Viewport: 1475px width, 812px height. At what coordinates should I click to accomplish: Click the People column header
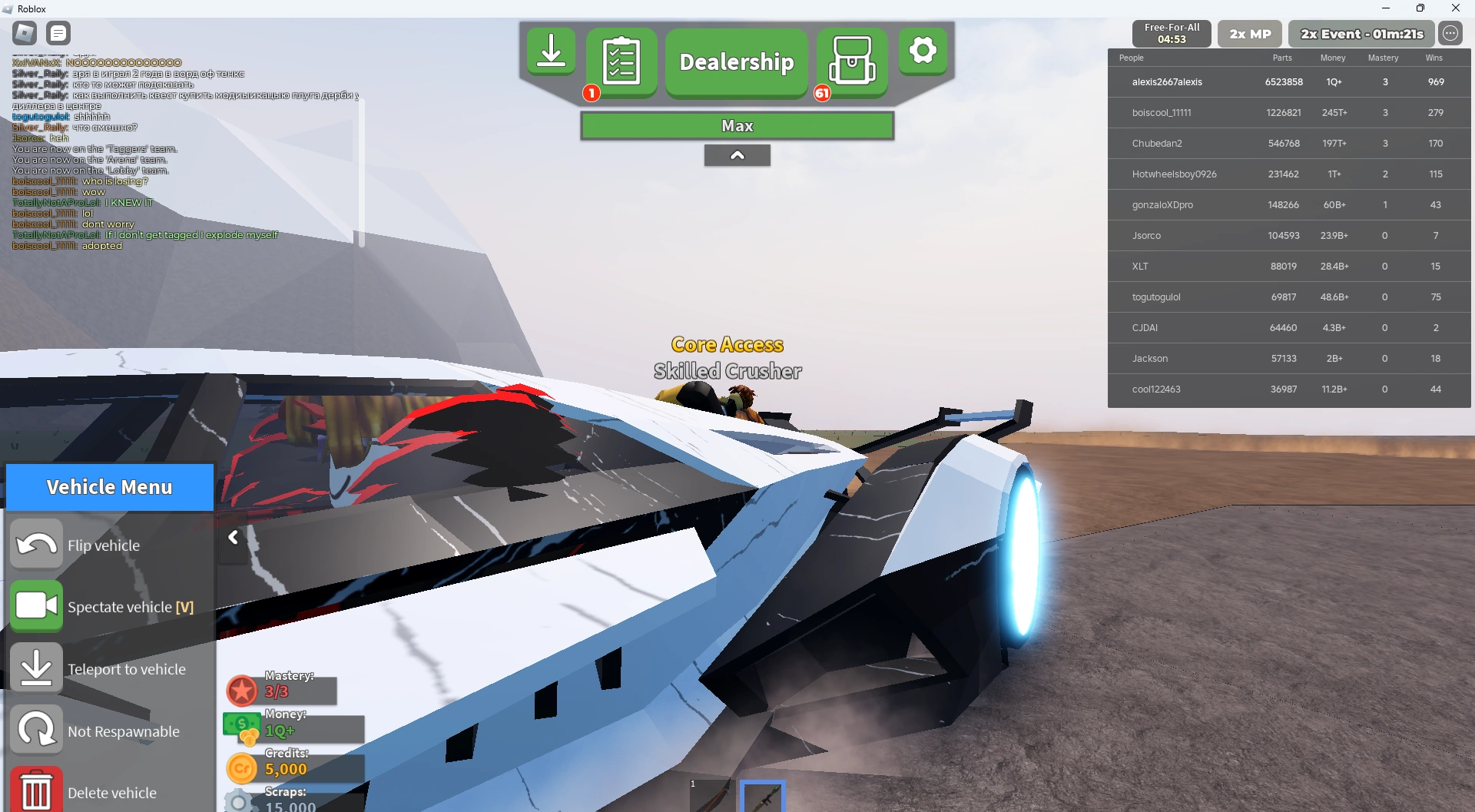point(1132,58)
